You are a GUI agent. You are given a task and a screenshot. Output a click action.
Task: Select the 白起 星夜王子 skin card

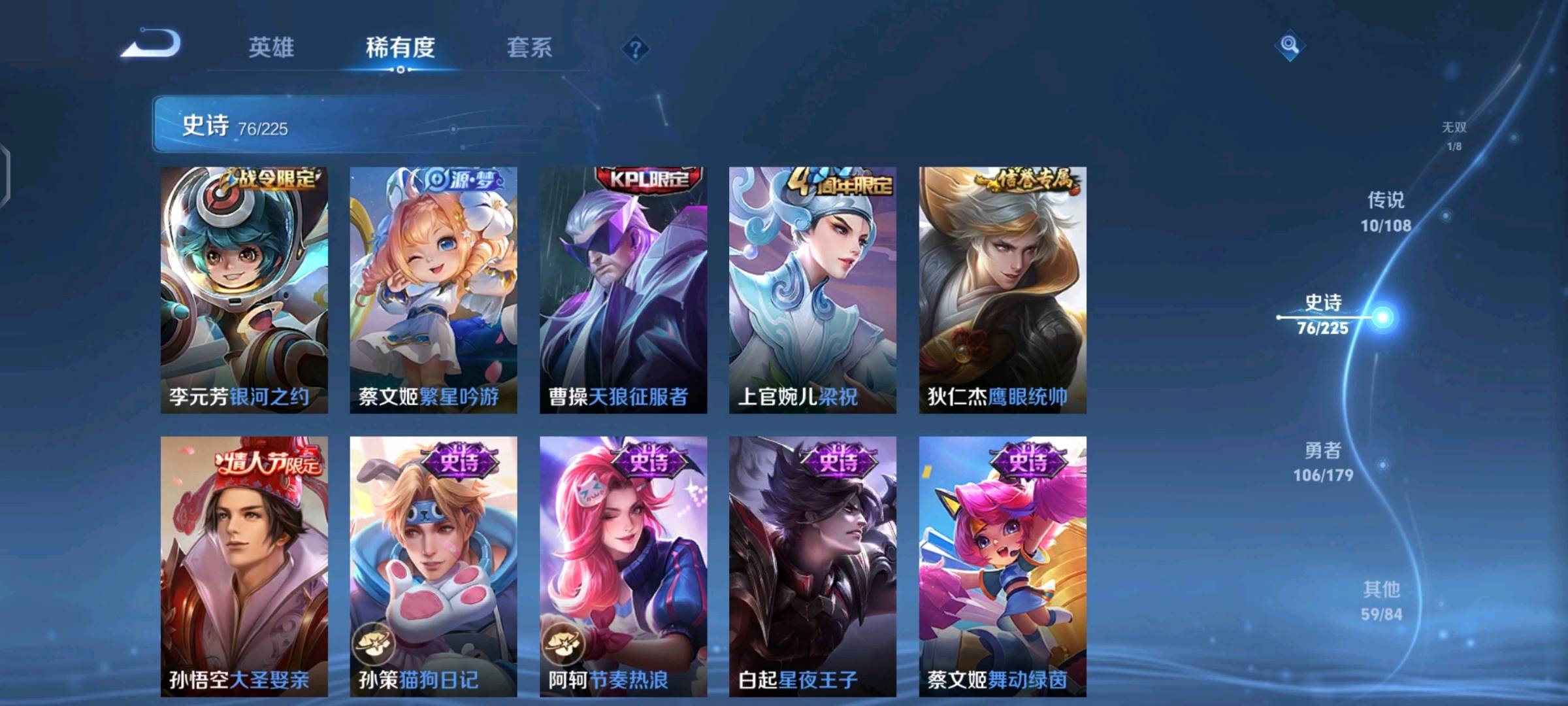(x=813, y=566)
